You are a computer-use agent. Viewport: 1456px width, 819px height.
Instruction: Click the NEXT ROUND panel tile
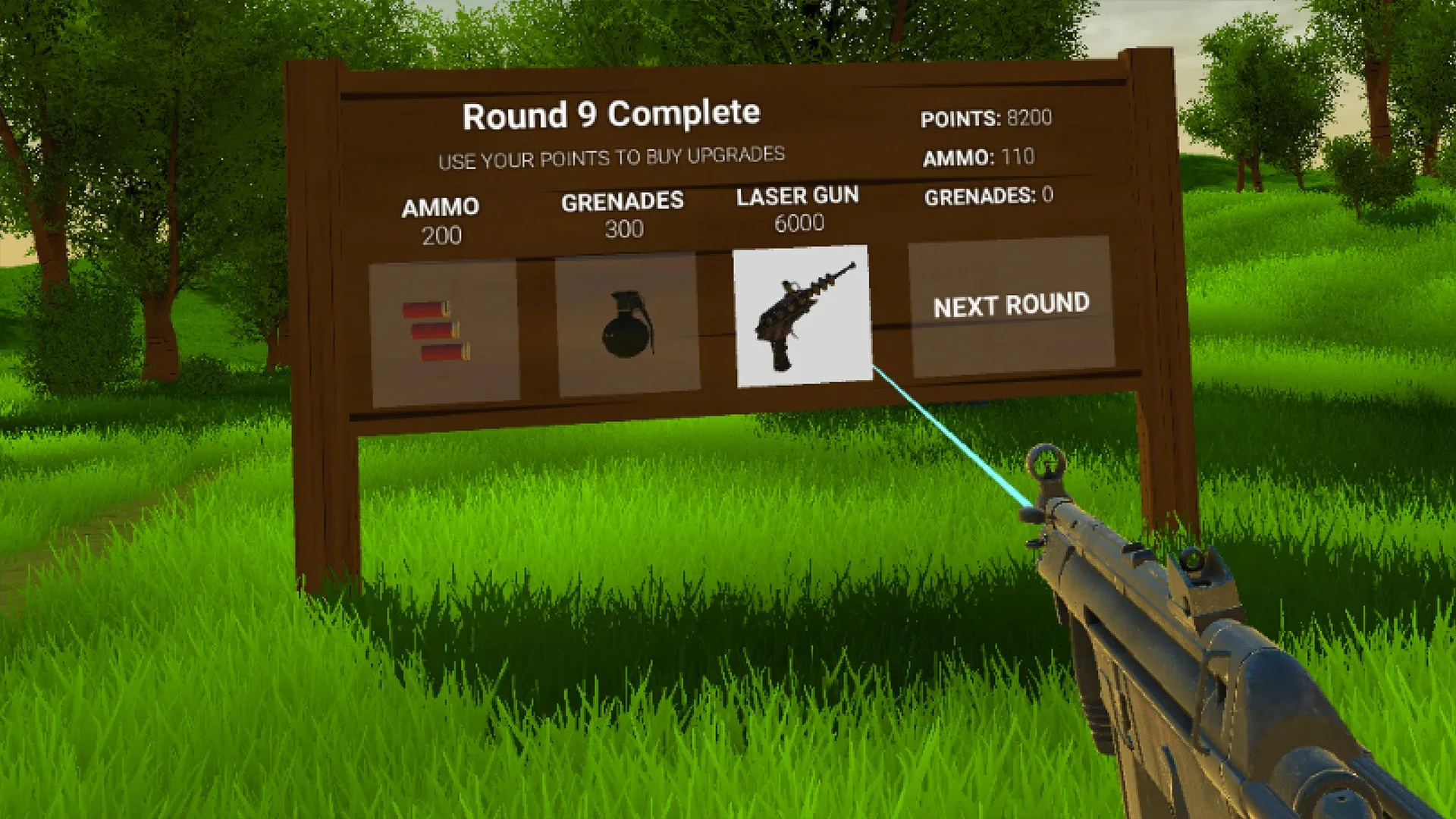coord(1012,306)
